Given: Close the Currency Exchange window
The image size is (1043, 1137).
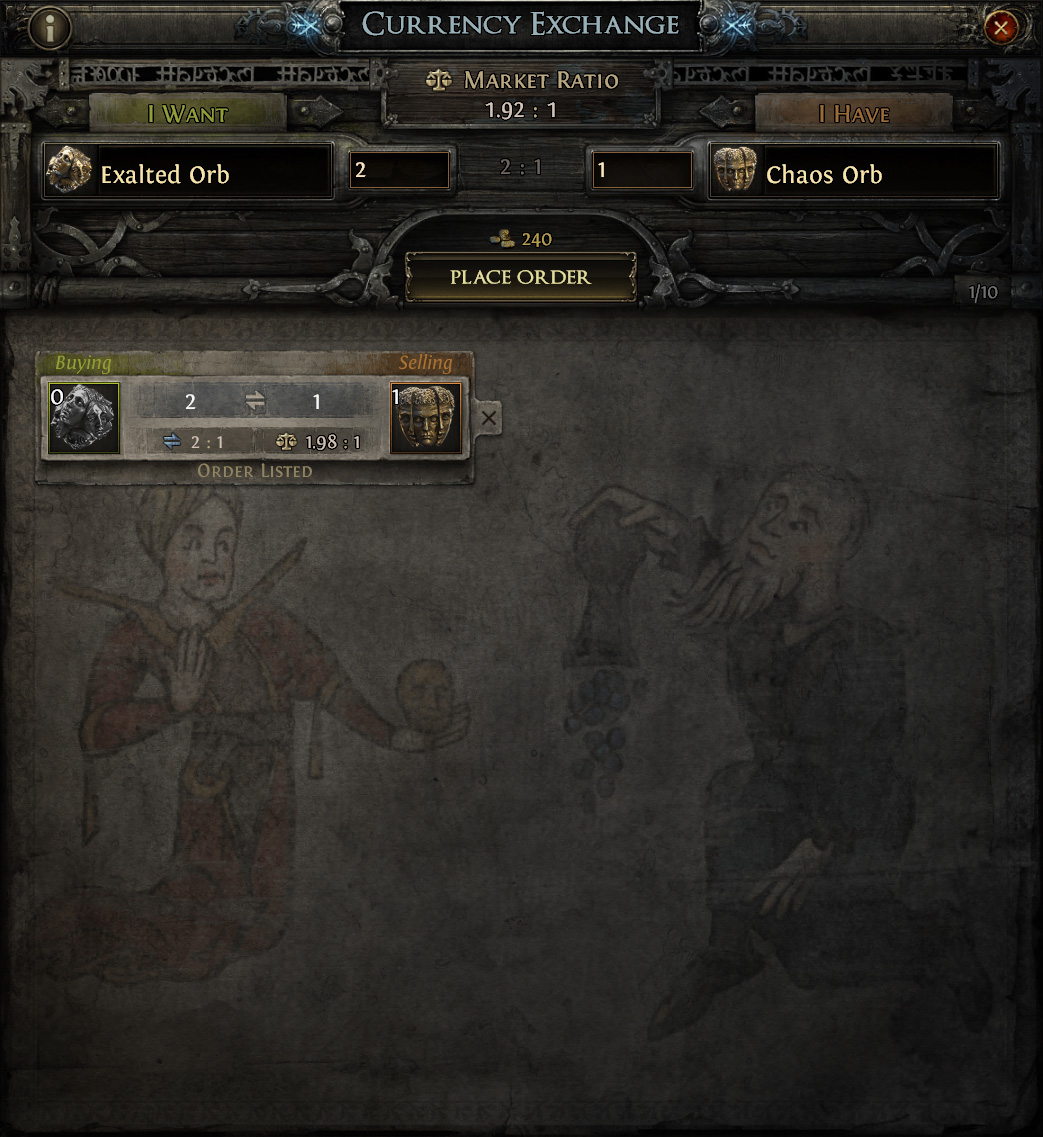Looking at the screenshot, I should (x=1000, y=27).
